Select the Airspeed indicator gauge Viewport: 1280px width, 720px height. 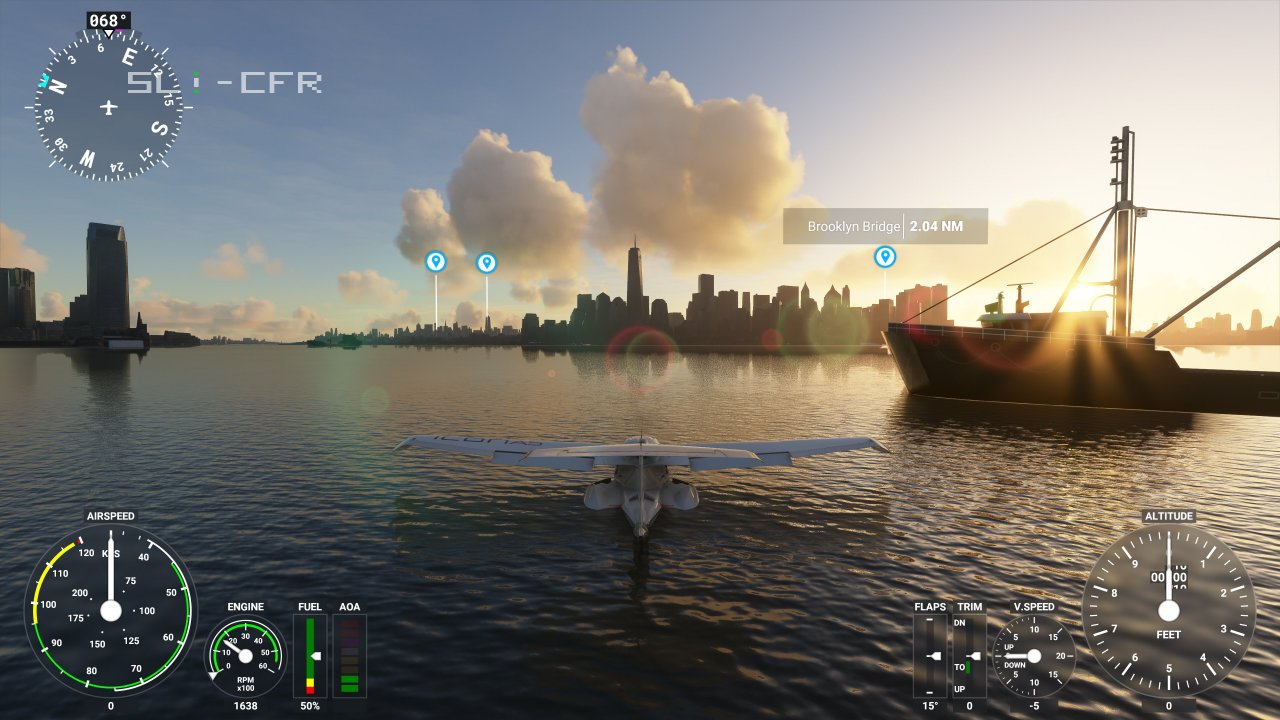[x=110, y=610]
